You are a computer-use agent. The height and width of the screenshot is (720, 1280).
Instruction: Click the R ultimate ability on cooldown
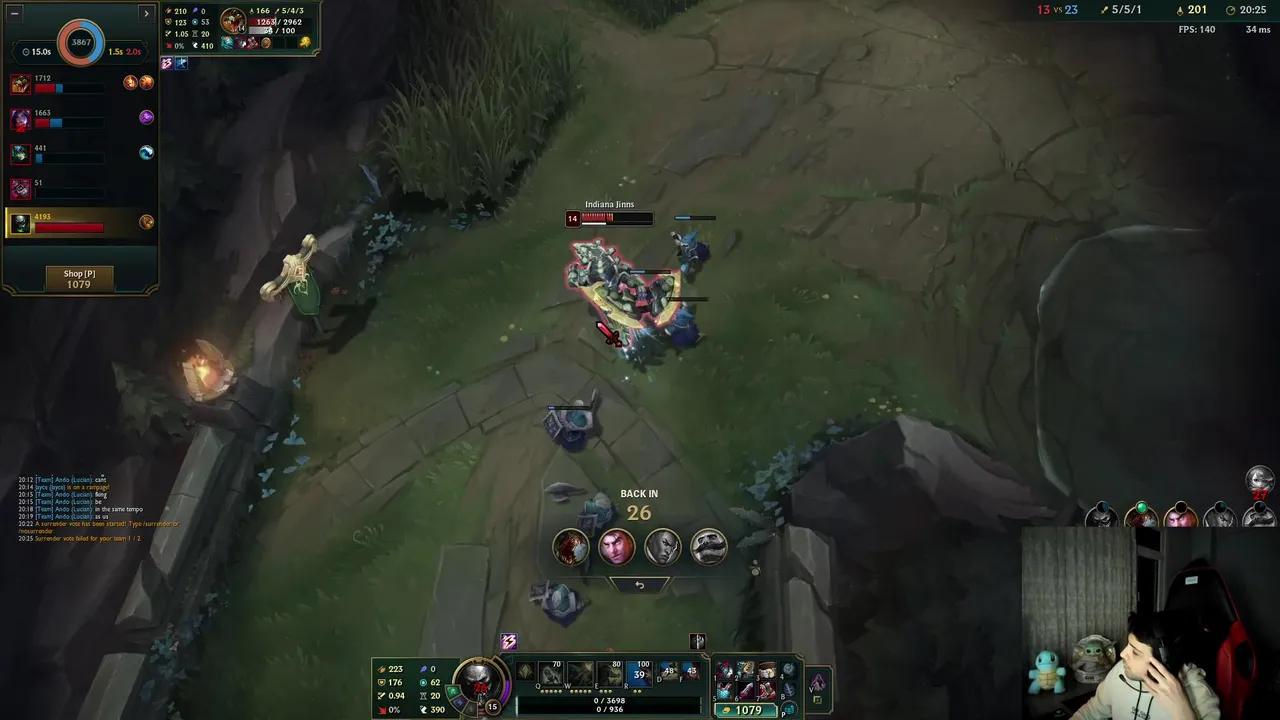639,673
